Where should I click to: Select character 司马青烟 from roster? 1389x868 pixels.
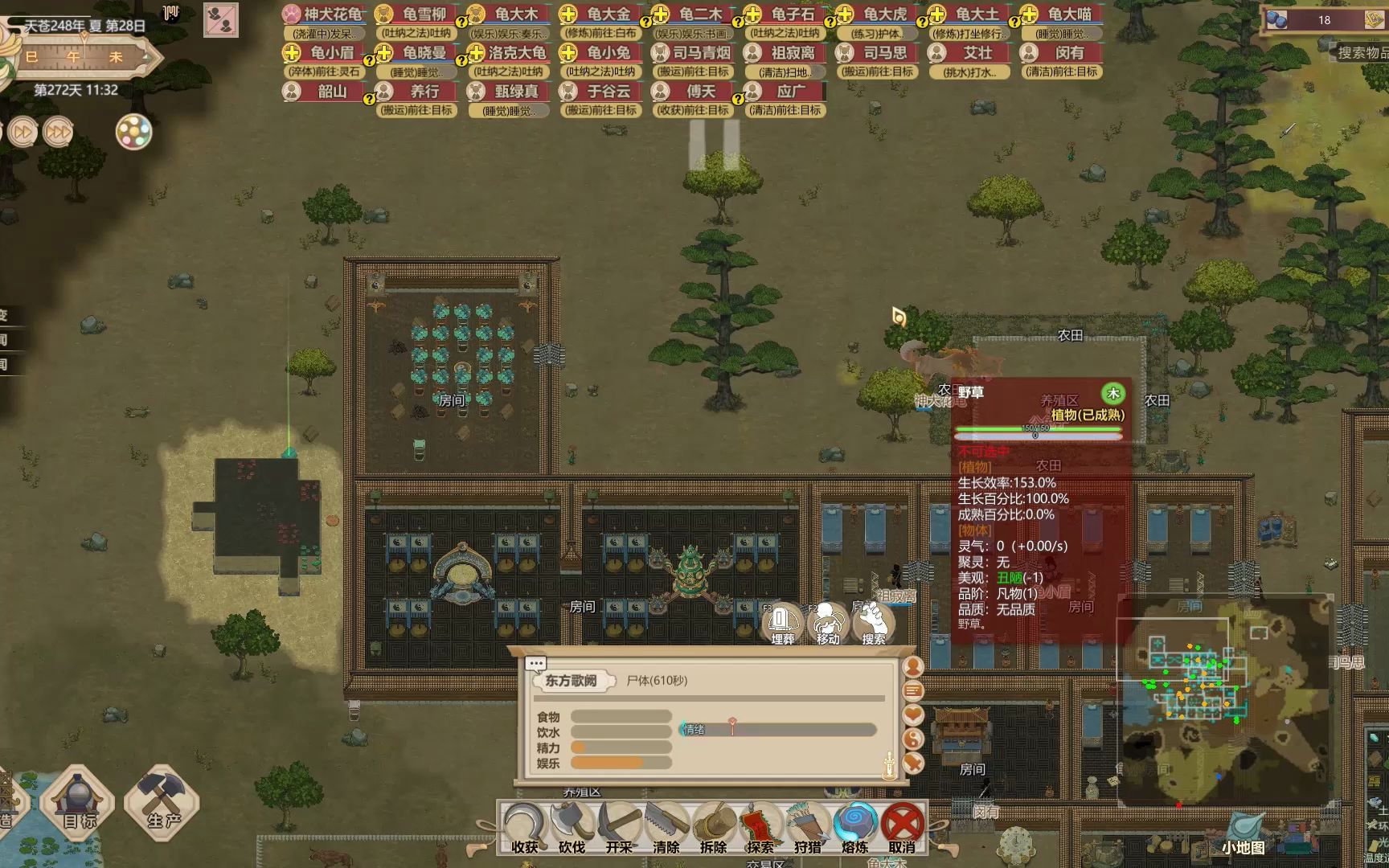(693, 53)
